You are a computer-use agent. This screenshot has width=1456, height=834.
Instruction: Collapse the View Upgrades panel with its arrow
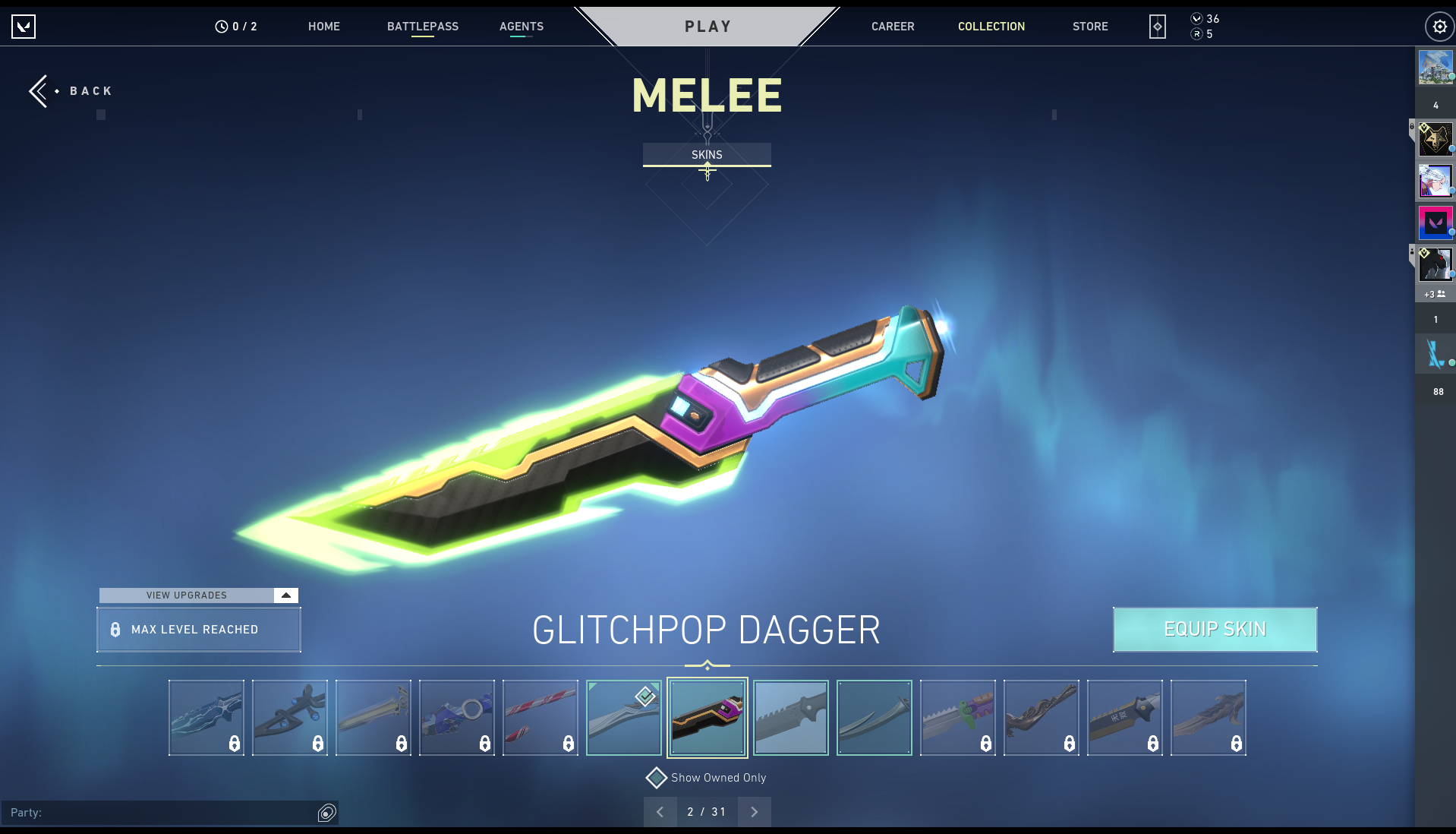(286, 595)
